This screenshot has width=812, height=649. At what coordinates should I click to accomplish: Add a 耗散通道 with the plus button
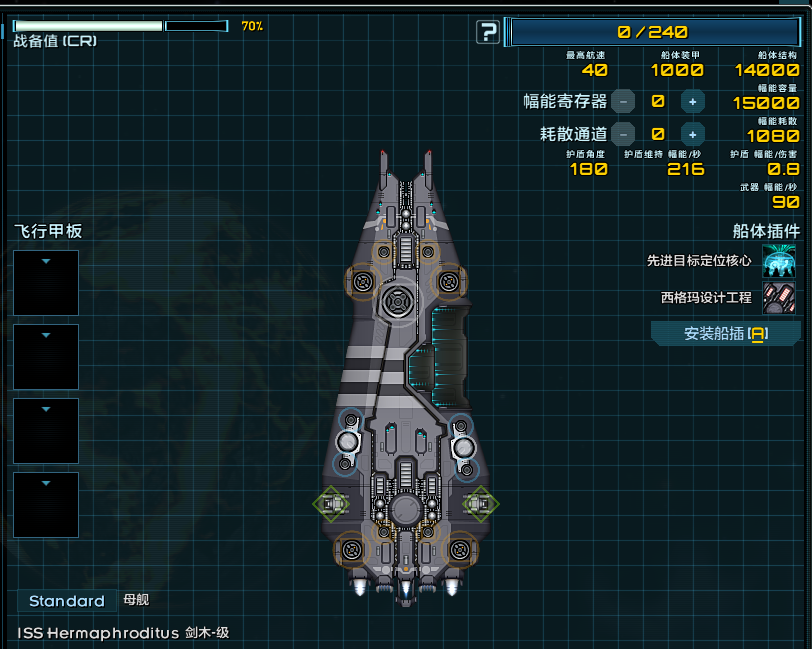point(692,133)
